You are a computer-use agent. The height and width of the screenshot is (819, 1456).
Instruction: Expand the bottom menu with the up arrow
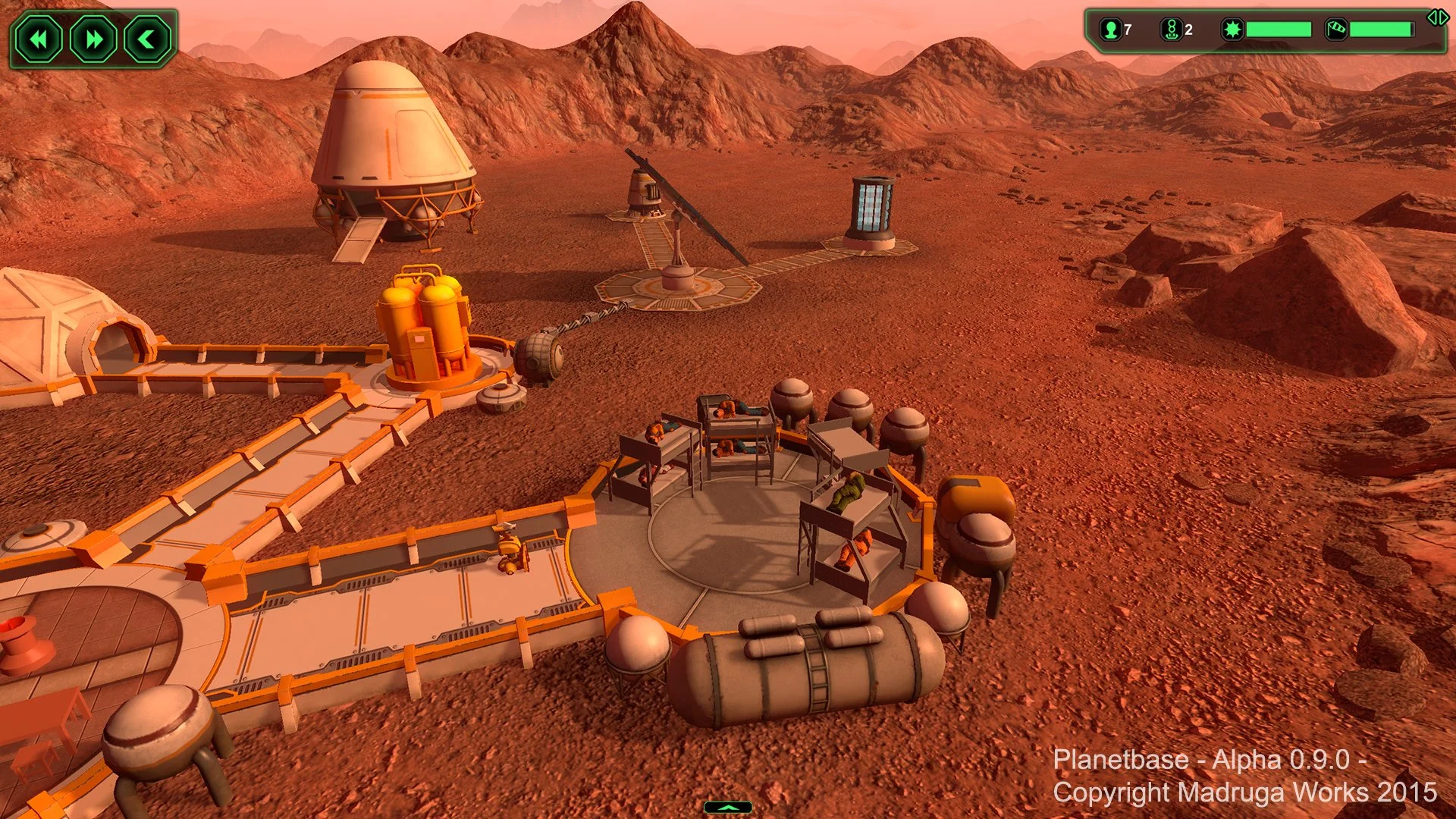coord(727,808)
